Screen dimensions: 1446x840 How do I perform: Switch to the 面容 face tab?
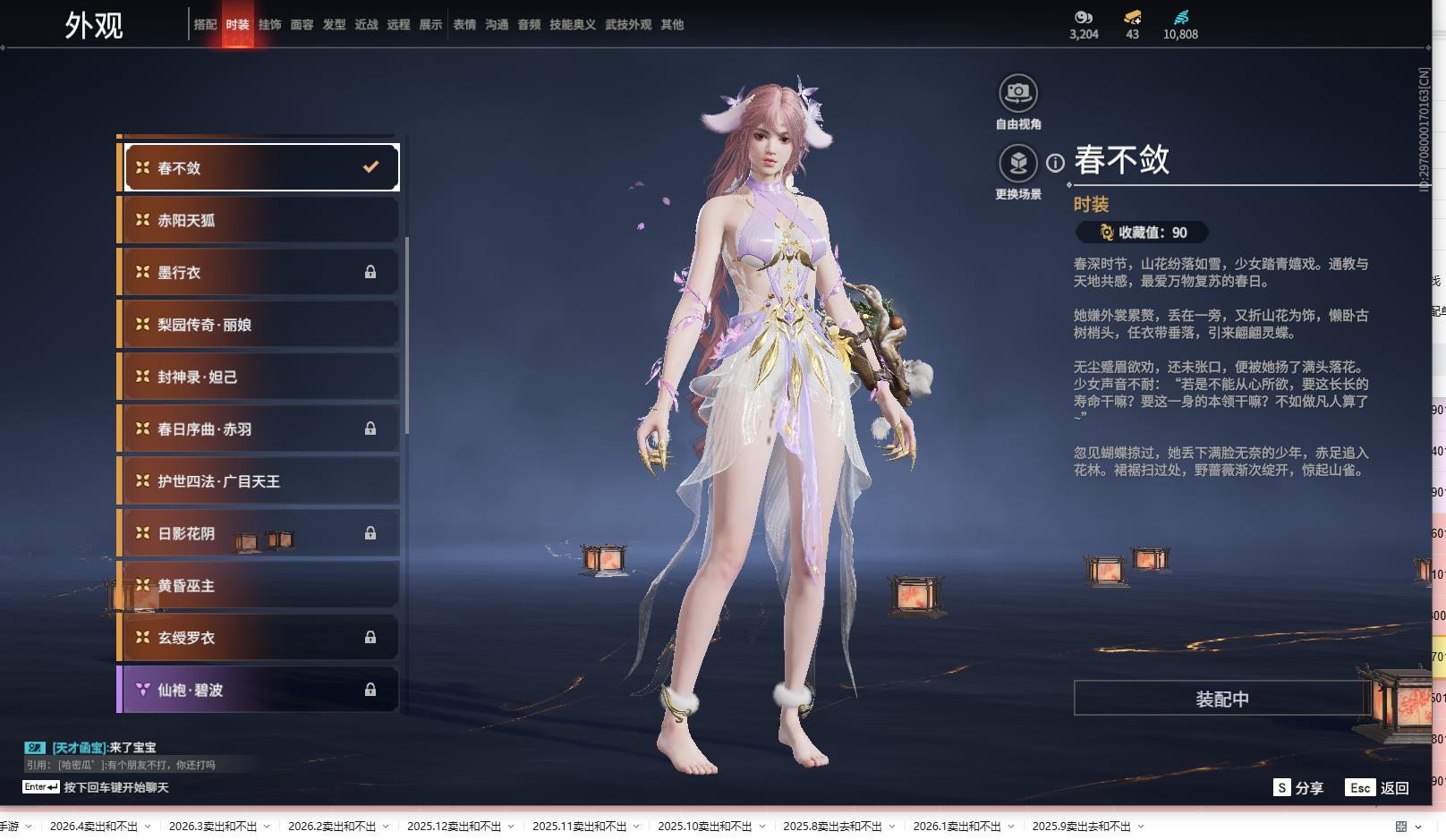302,25
